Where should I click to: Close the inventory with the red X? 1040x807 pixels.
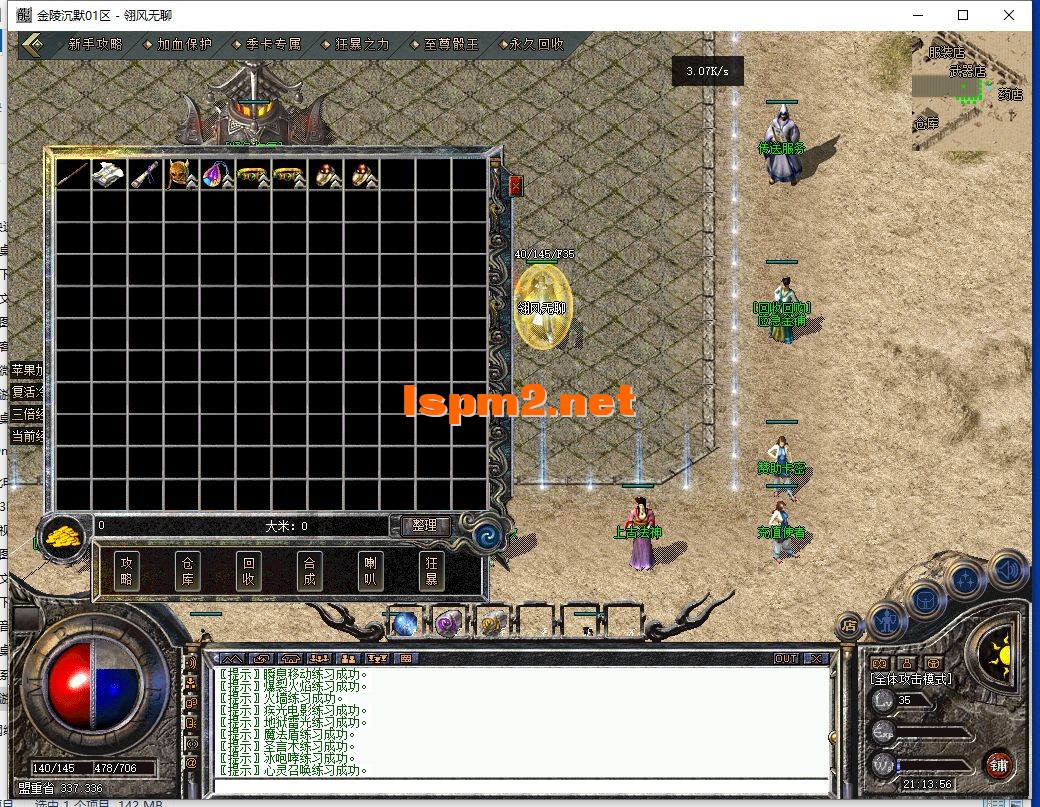pyautogui.click(x=516, y=186)
